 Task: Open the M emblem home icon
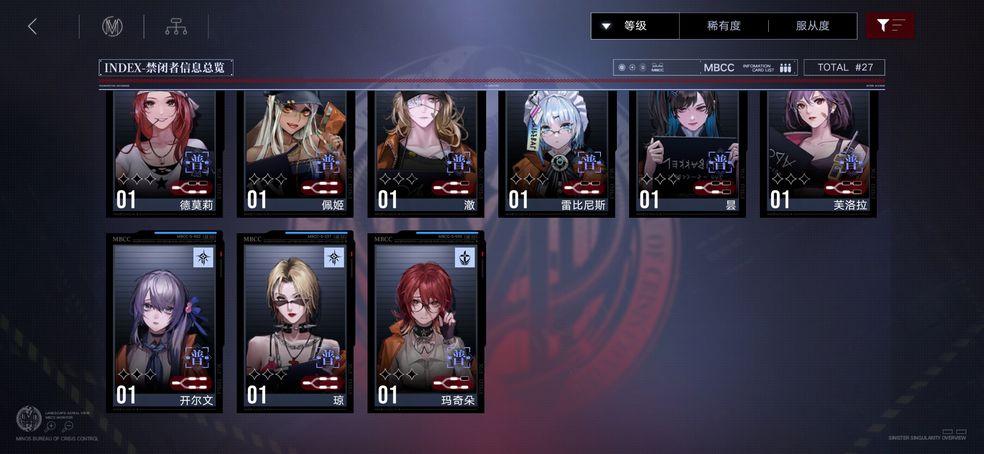112,27
